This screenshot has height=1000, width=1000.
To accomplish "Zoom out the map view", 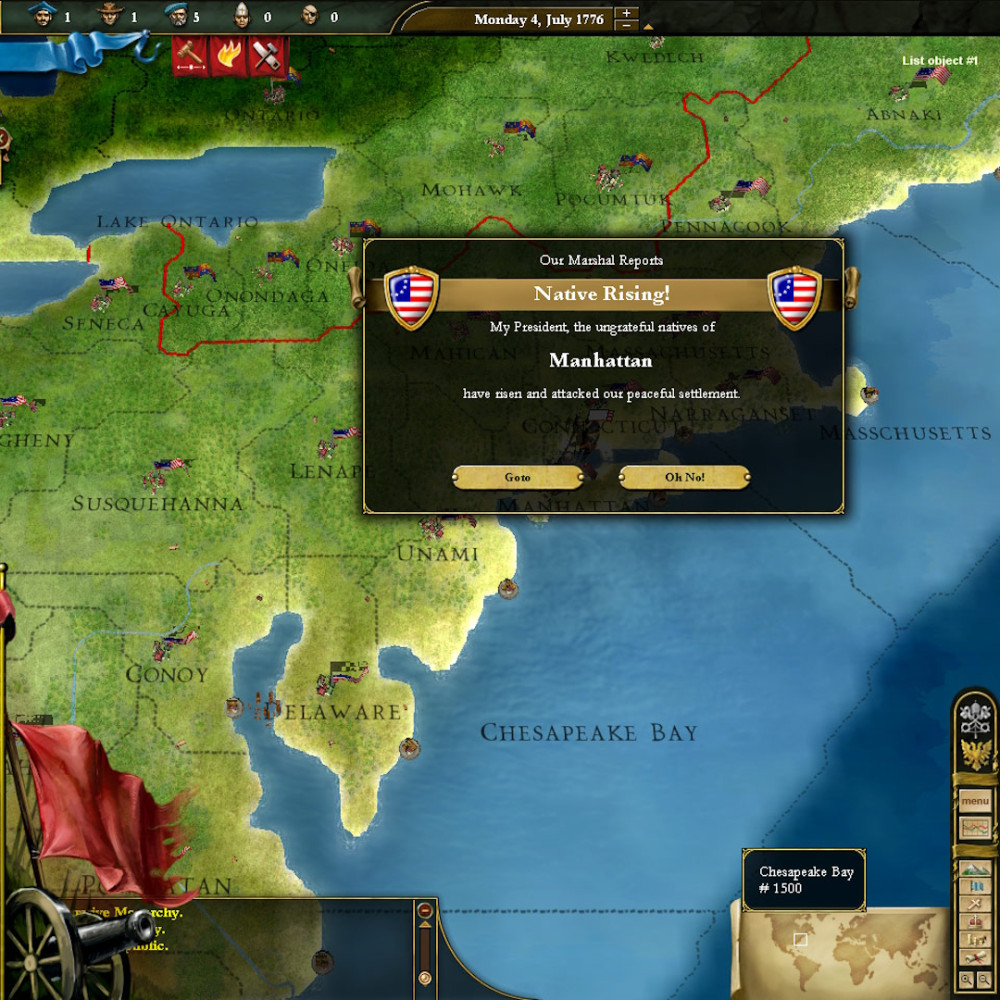I will 983,981.
